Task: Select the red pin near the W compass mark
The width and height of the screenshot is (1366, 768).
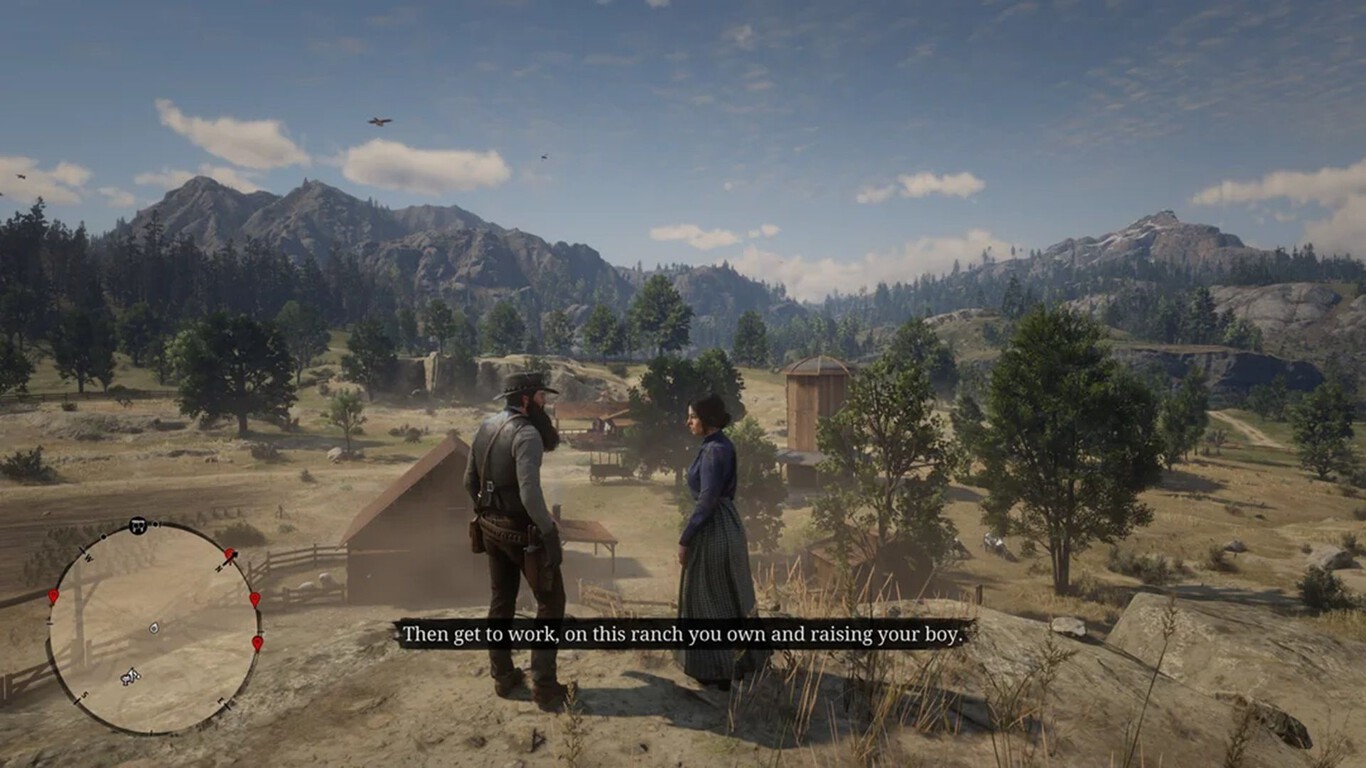Action: pos(53,597)
